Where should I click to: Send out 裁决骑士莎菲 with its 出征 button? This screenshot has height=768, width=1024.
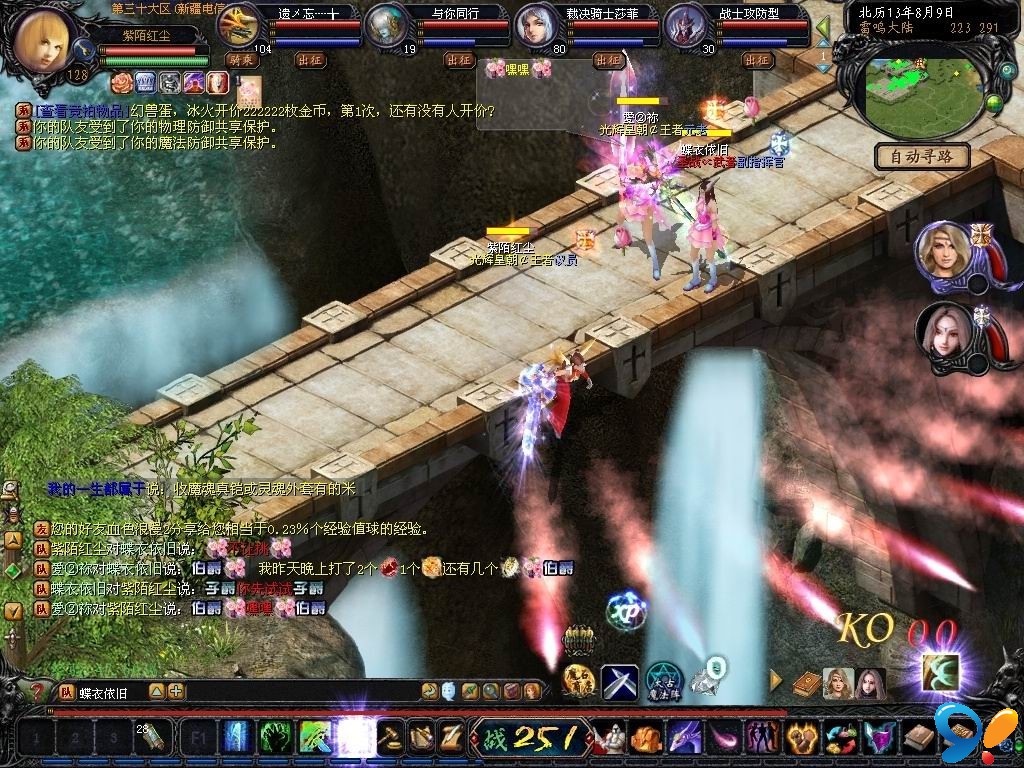608,60
